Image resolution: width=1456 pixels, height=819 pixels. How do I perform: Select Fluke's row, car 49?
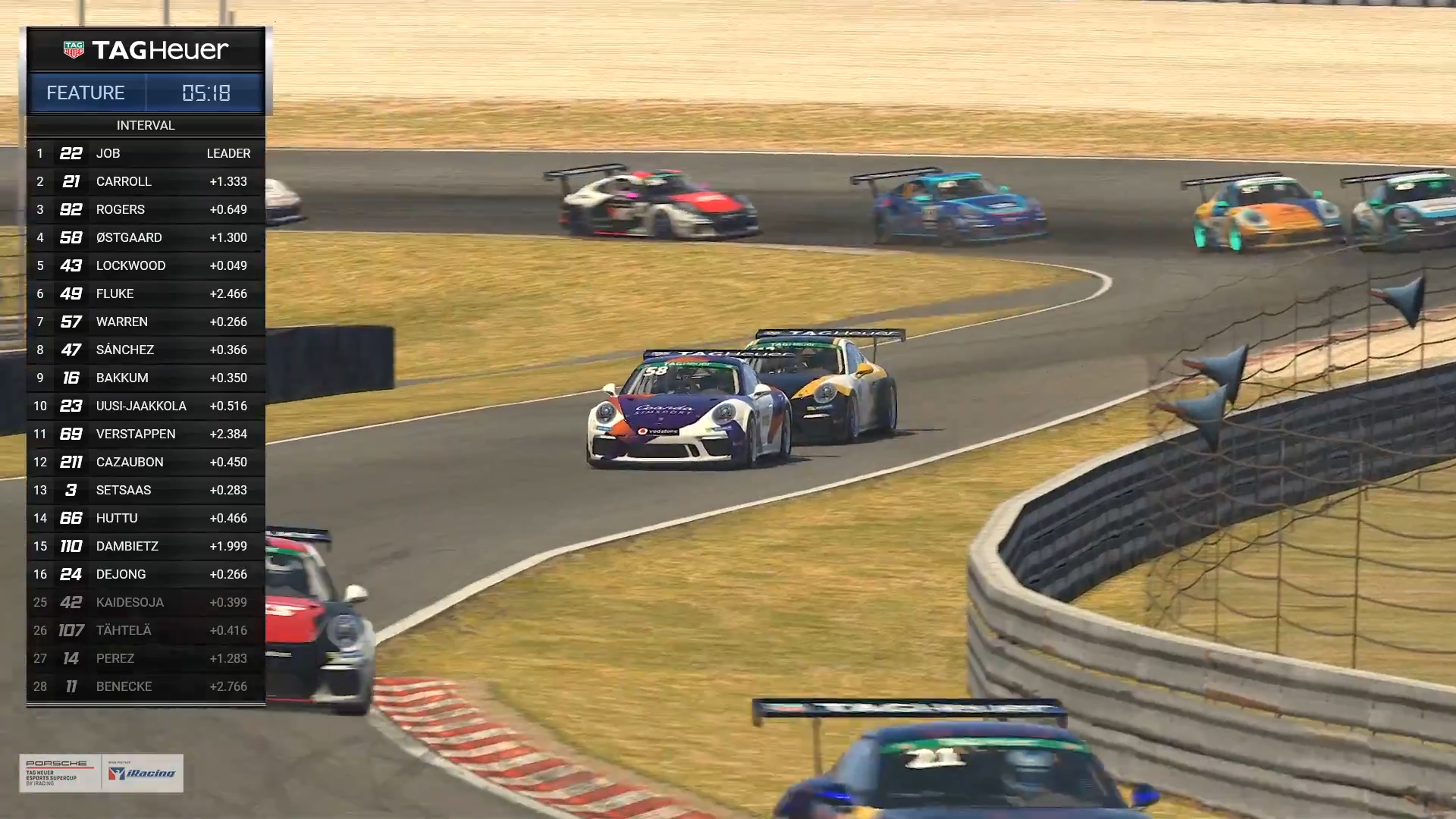point(146,293)
